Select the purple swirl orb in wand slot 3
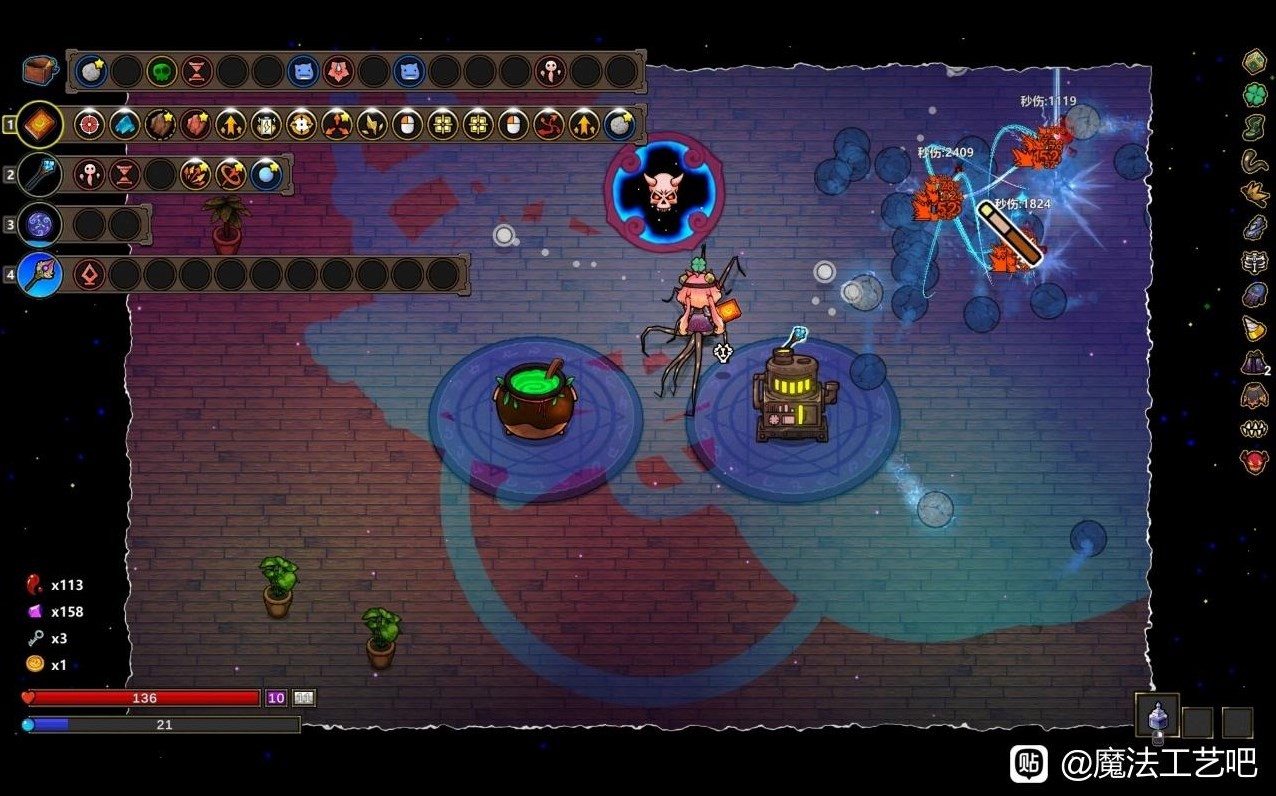 [40, 224]
